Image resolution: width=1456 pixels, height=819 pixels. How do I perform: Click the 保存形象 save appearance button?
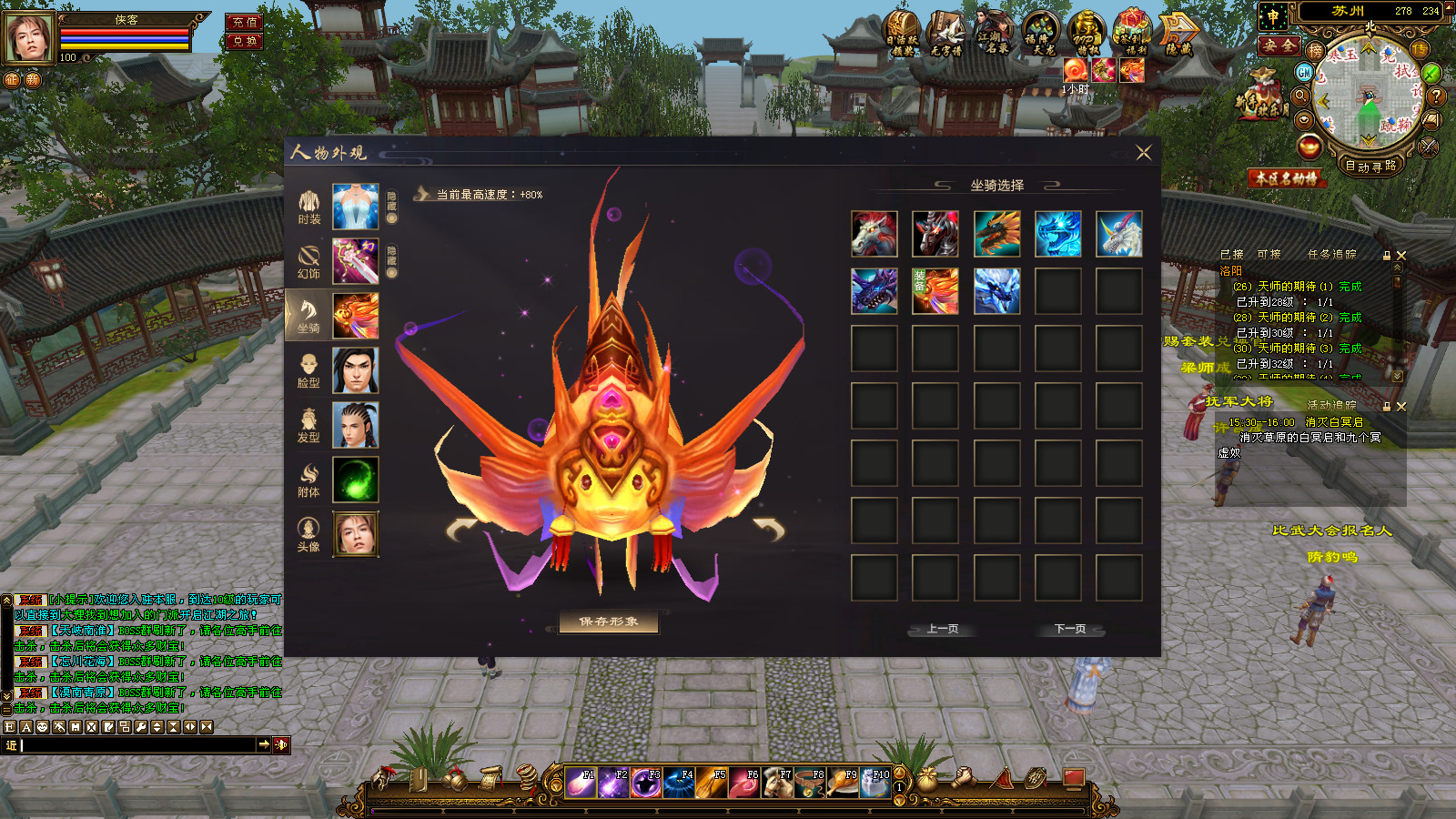tap(609, 622)
